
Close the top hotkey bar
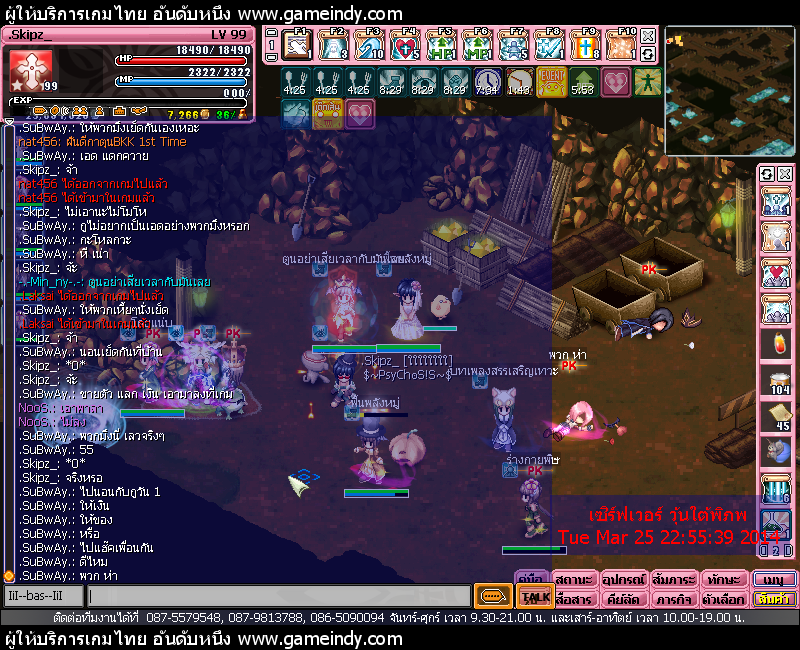point(648,36)
